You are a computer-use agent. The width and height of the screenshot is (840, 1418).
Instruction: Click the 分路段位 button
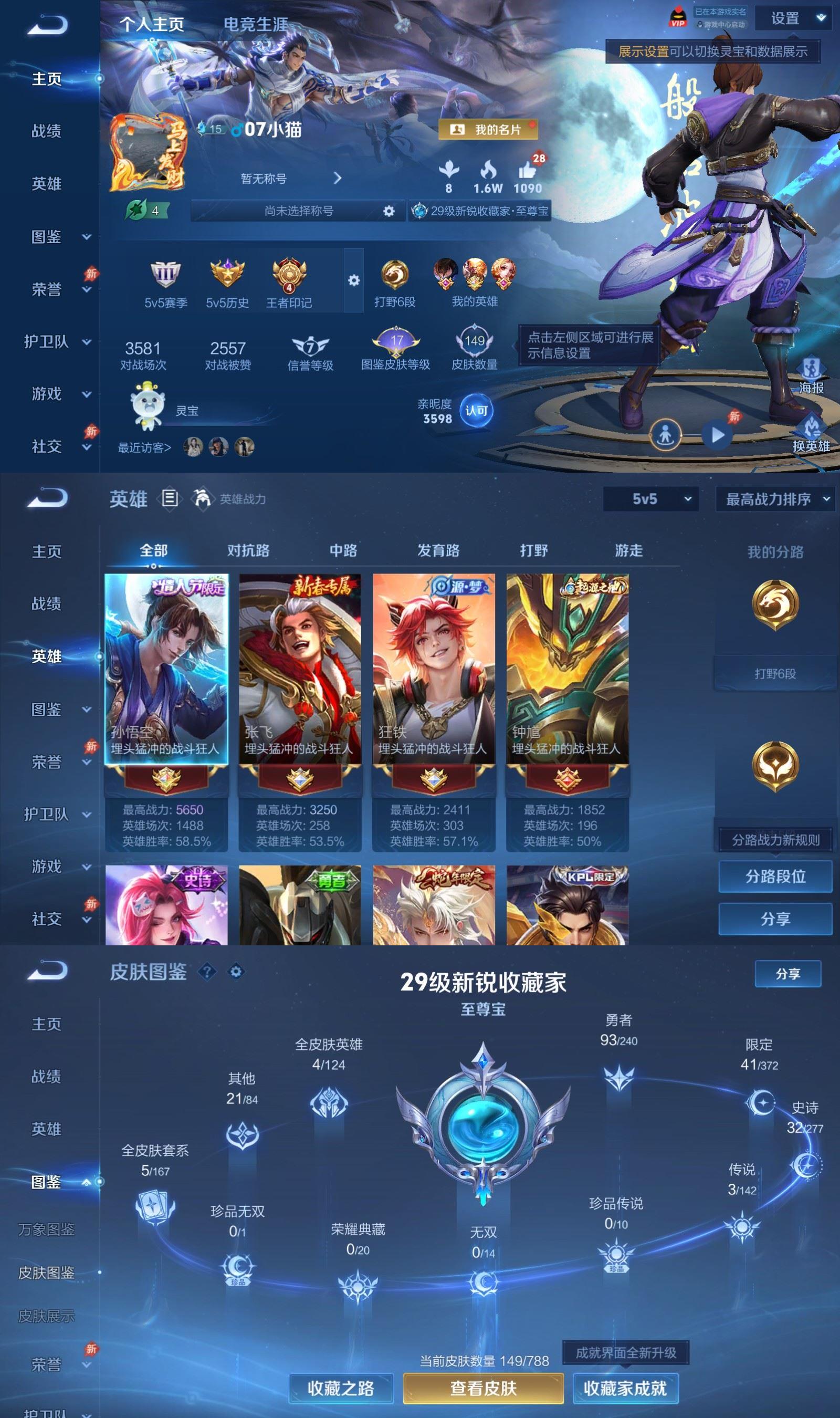tap(775, 877)
